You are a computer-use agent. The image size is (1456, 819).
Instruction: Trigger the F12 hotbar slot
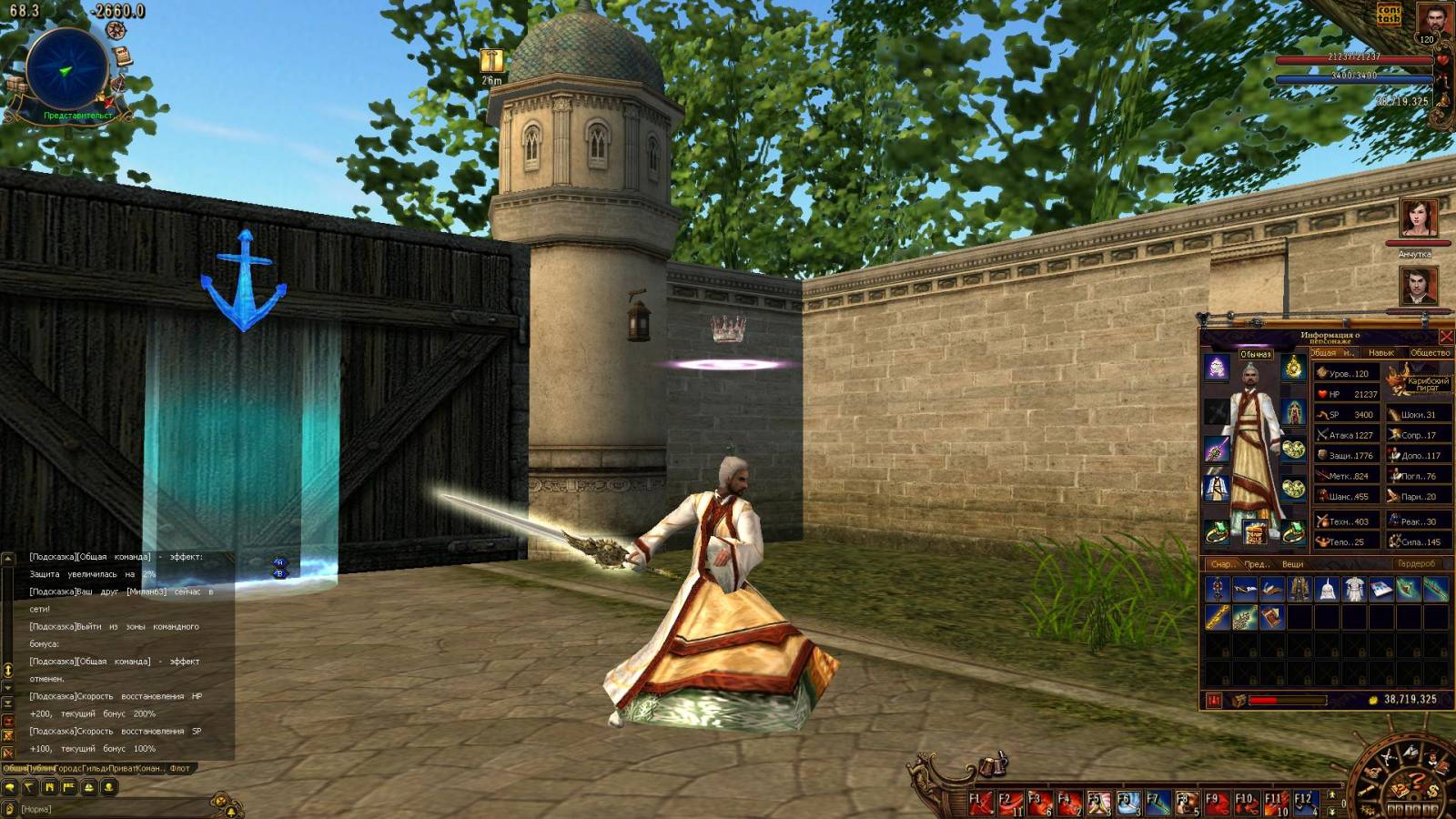1305,803
